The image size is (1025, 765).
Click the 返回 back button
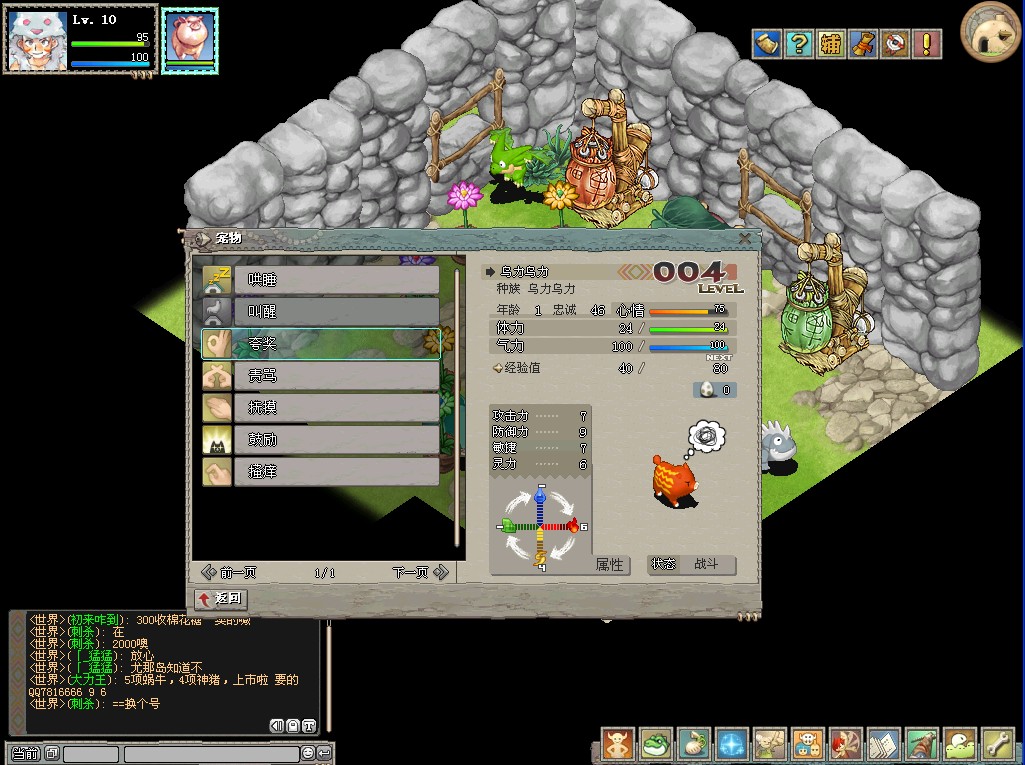tap(221, 599)
